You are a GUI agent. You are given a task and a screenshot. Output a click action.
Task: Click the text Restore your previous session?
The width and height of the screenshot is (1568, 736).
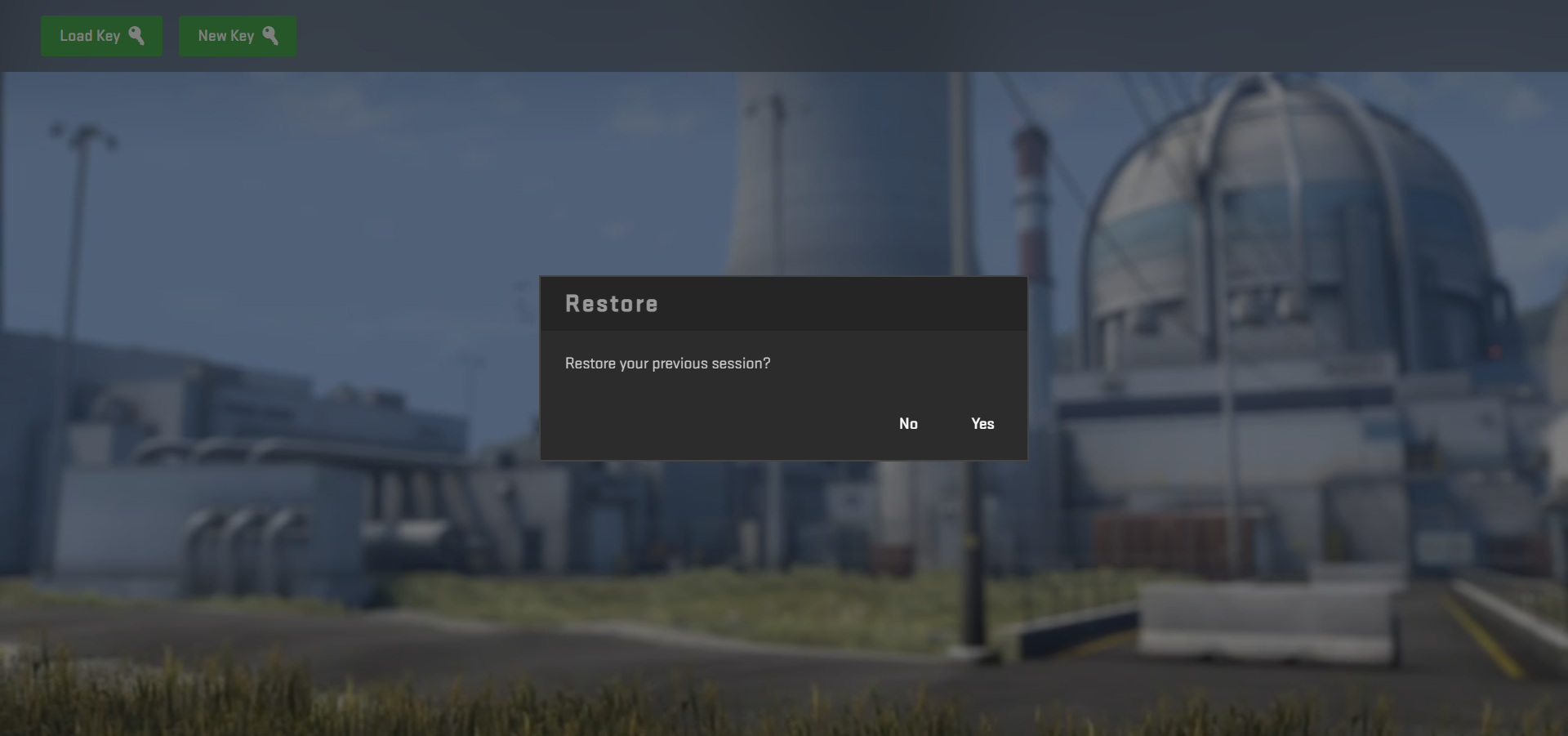[667, 364]
